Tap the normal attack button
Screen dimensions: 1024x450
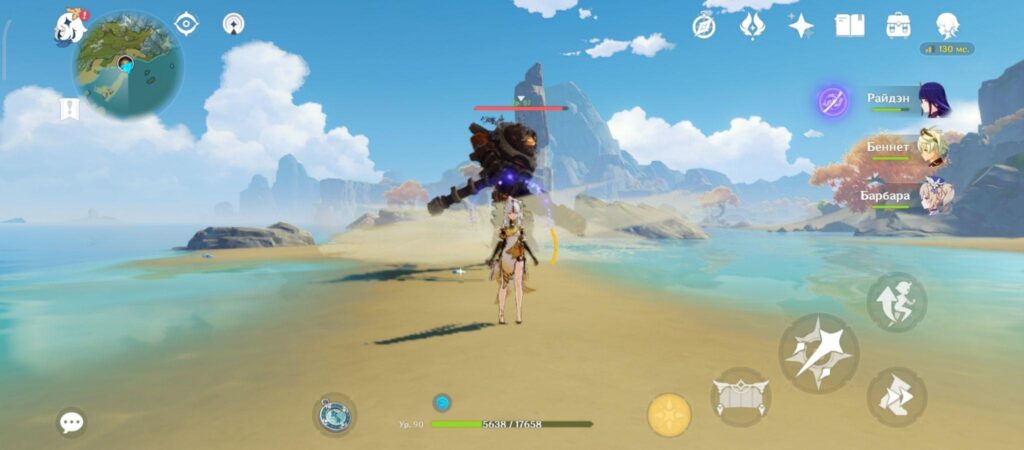818,352
